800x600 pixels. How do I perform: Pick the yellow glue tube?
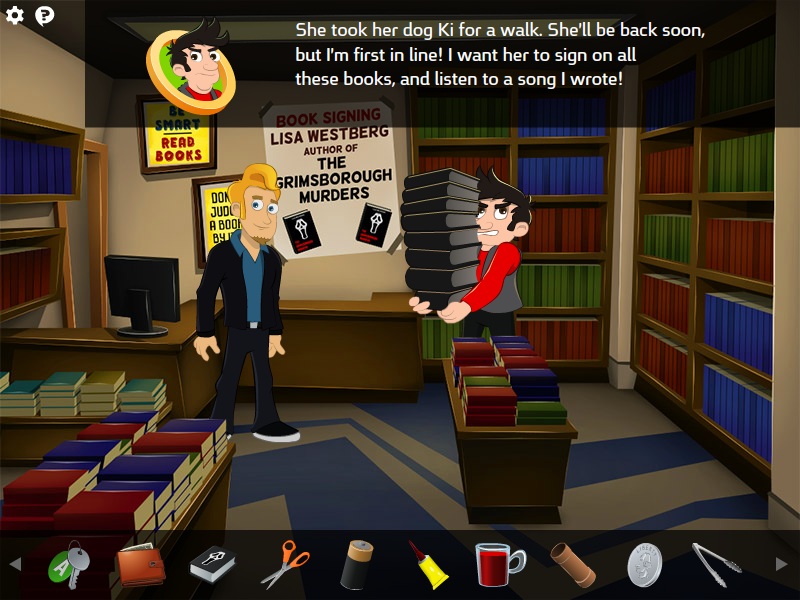pyautogui.click(x=428, y=565)
